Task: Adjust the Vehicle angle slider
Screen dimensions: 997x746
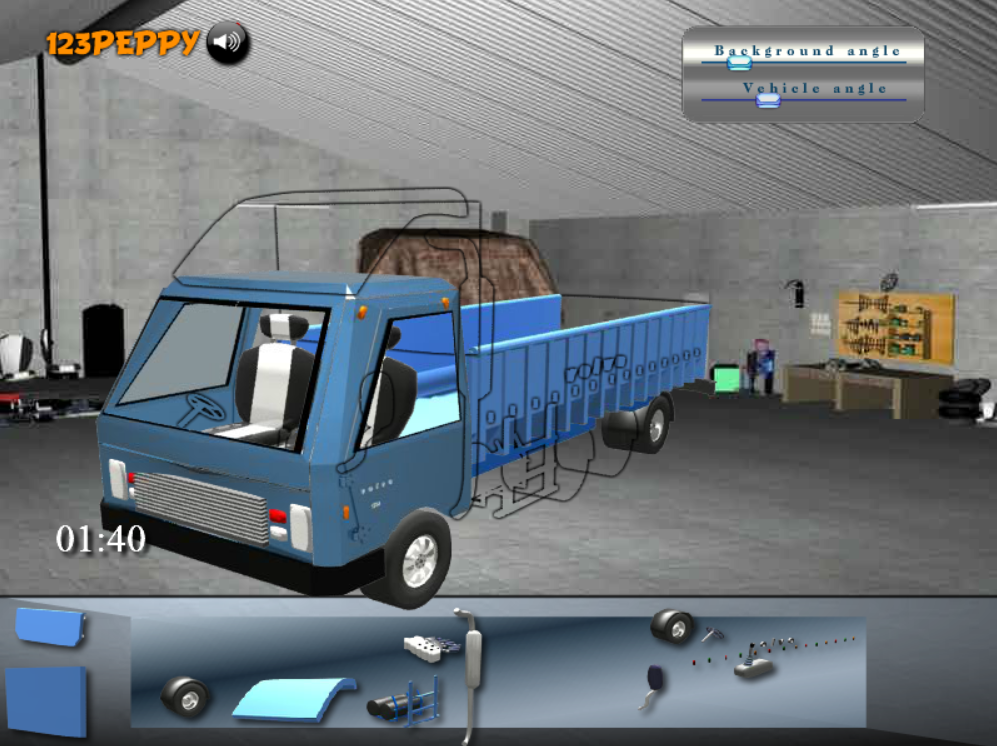Action: [x=768, y=99]
